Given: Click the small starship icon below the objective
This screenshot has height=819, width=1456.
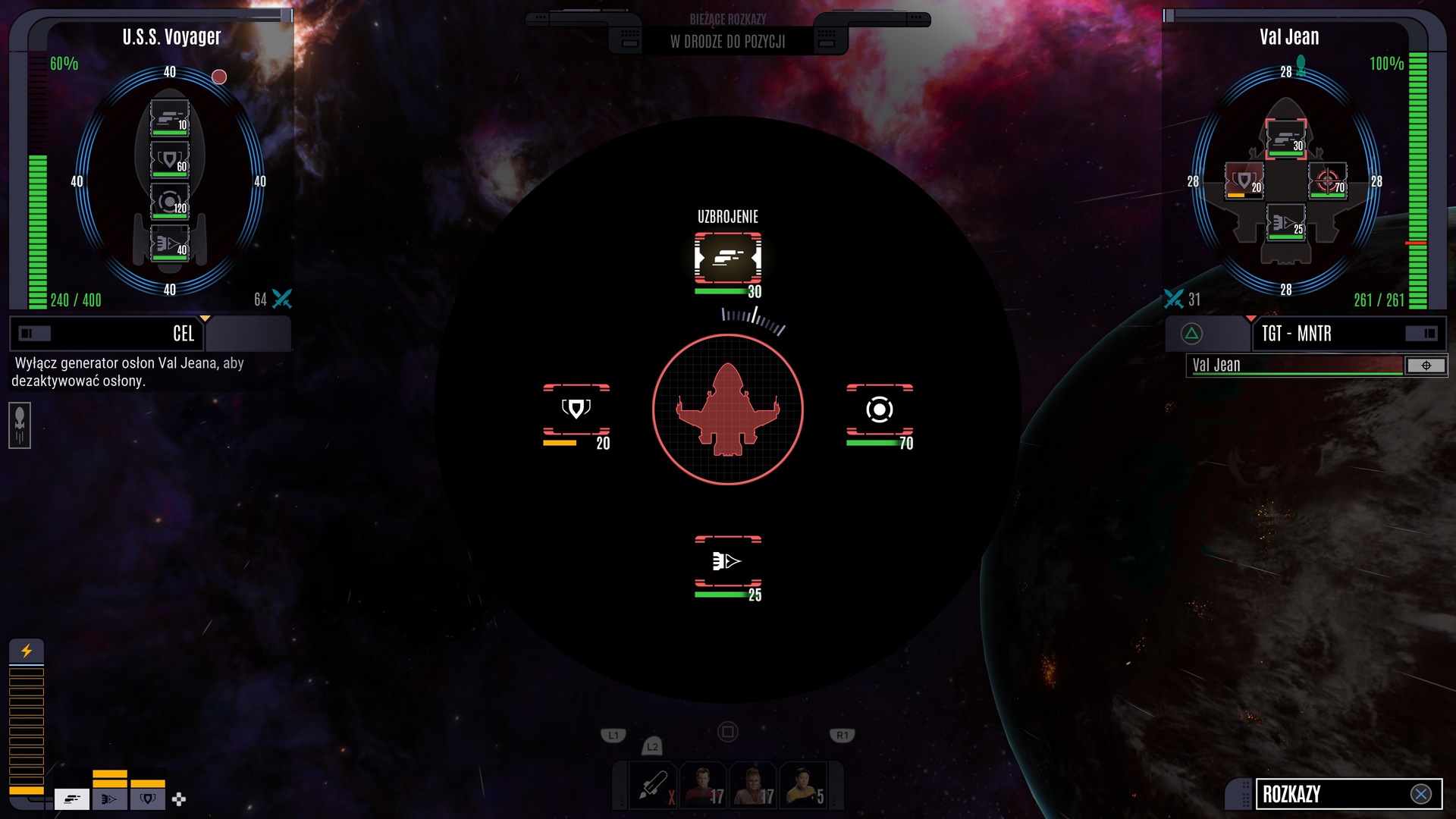Looking at the screenshot, I should coord(20,425).
